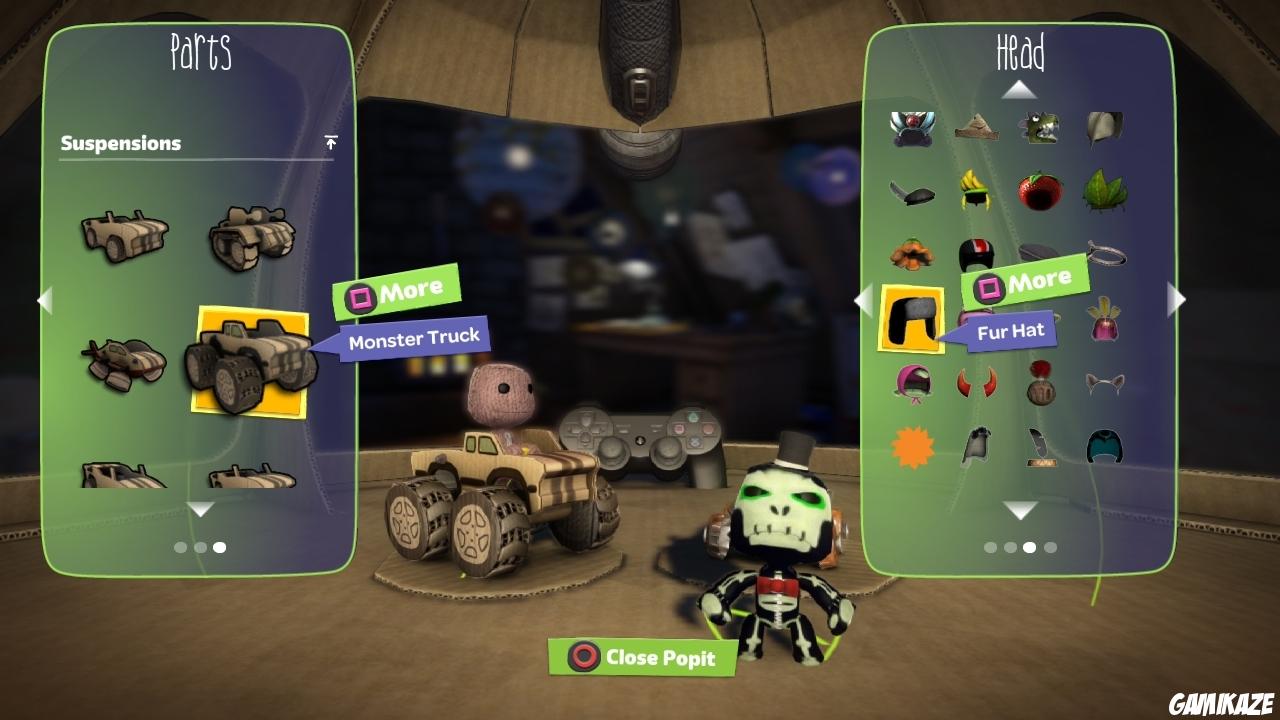Select the tank tracks suspension part
The height and width of the screenshot is (720, 1280).
(x=250, y=235)
